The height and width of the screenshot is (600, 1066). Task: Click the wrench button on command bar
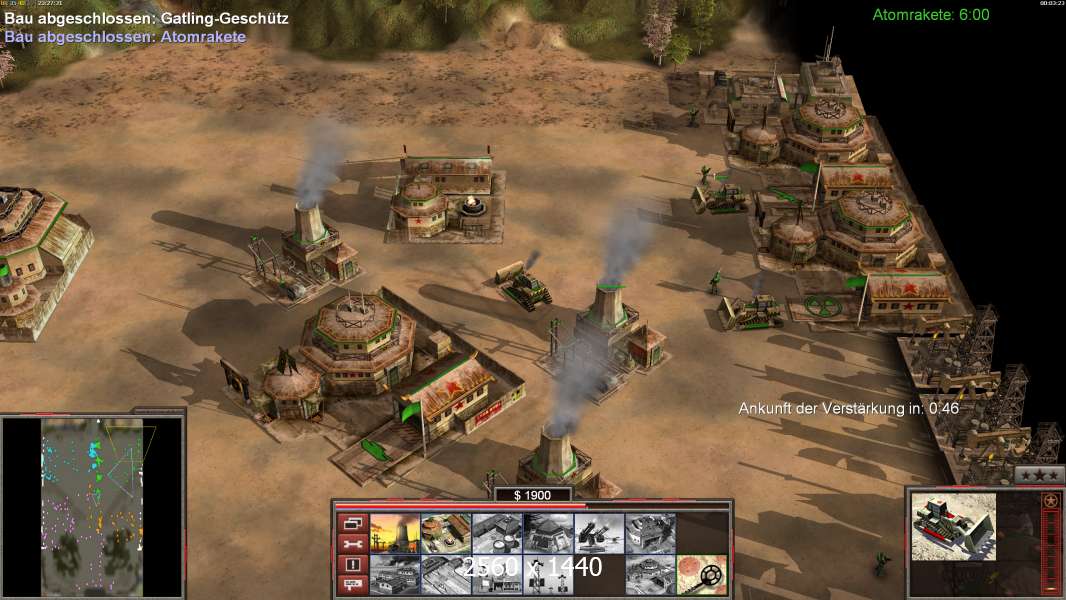coord(352,543)
